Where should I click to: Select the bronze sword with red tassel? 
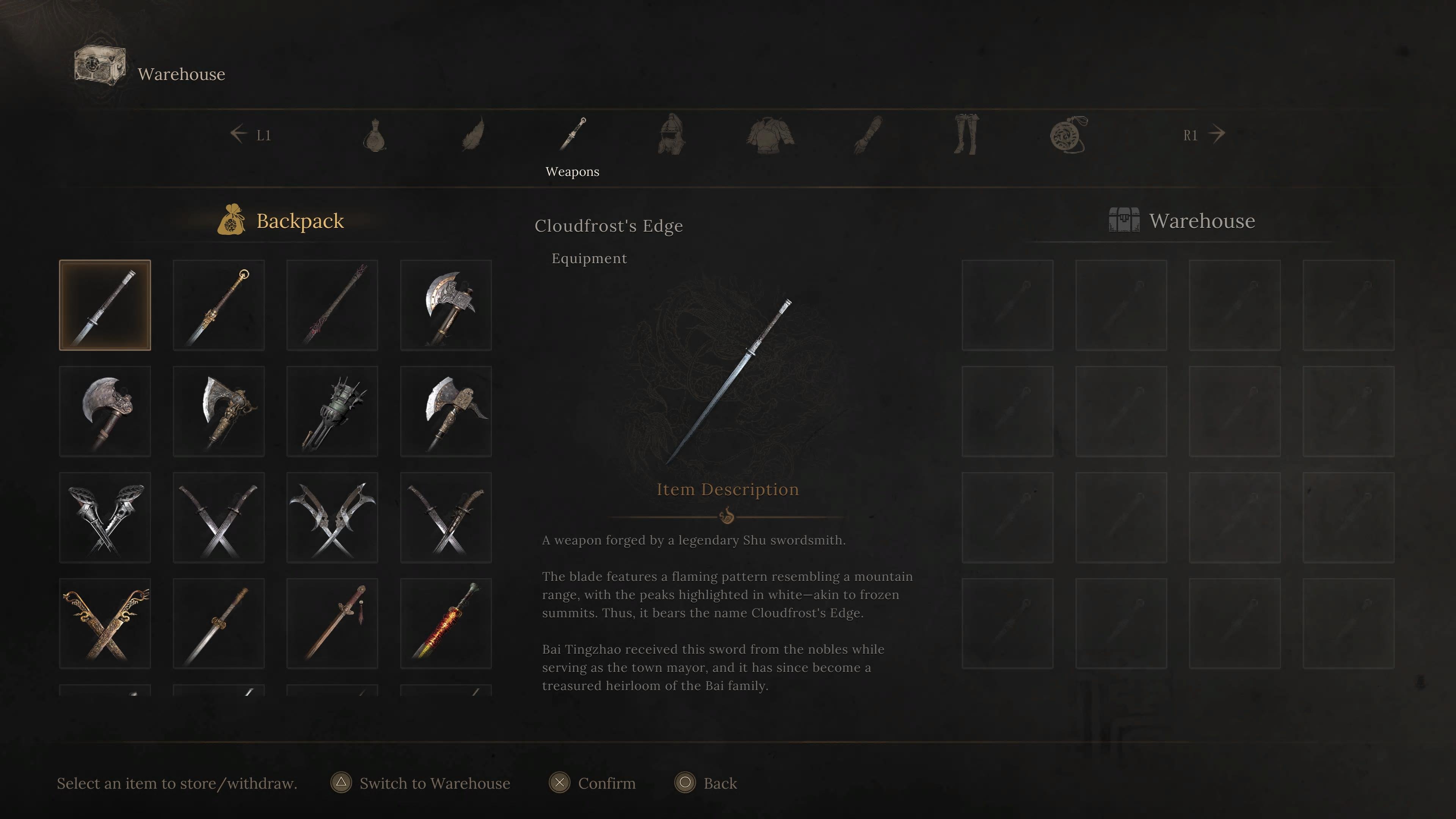332,623
